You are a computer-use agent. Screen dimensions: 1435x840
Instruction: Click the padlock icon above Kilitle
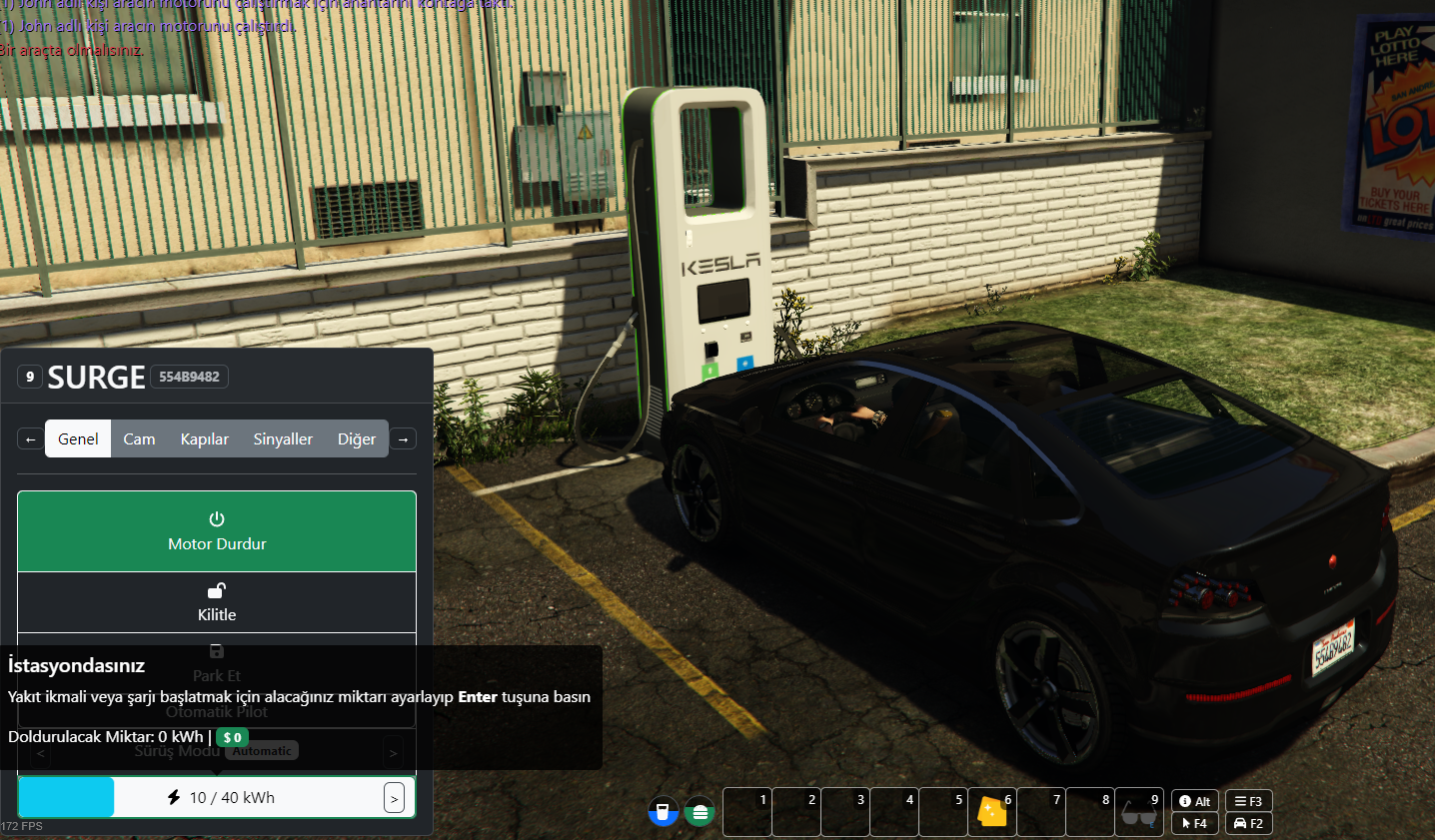[x=217, y=590]
